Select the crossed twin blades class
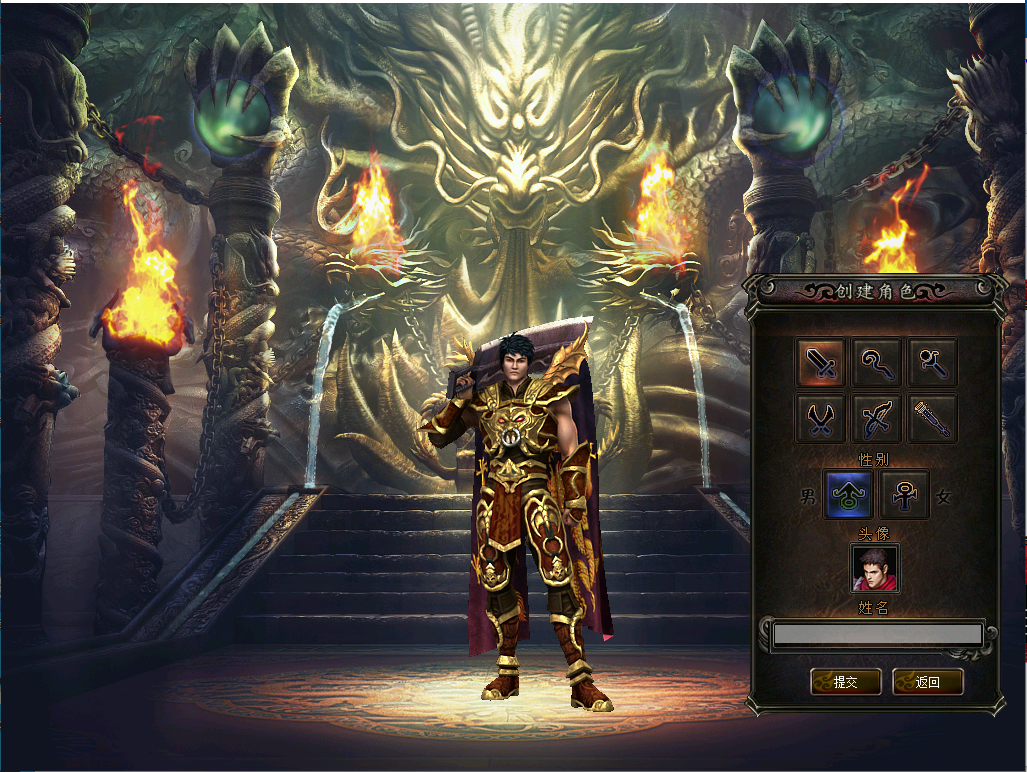The height and width of the screenshot is (772, 1027). tap(821, 418)
